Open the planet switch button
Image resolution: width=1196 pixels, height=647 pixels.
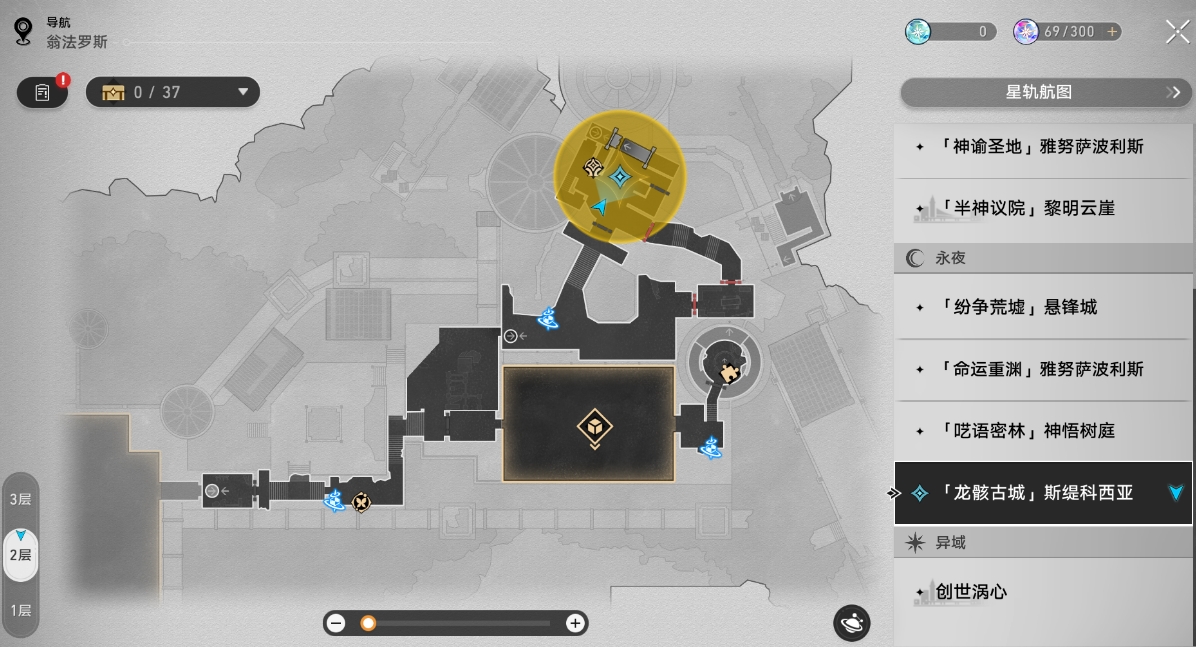pos(852,623)
